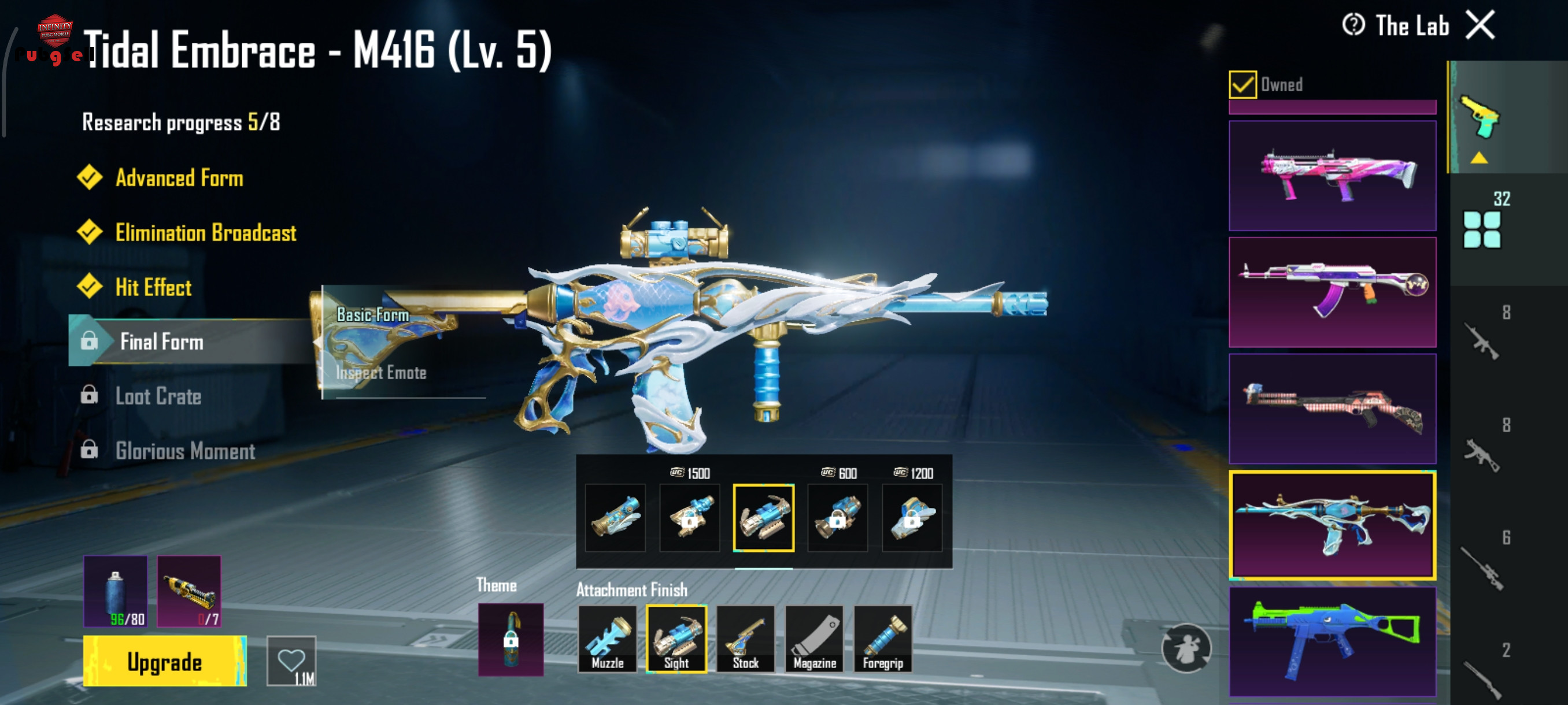This screenshot has width=1568, height=705.
Task: Select the Hit Effect entry
Action: click(x=153, y=287)
